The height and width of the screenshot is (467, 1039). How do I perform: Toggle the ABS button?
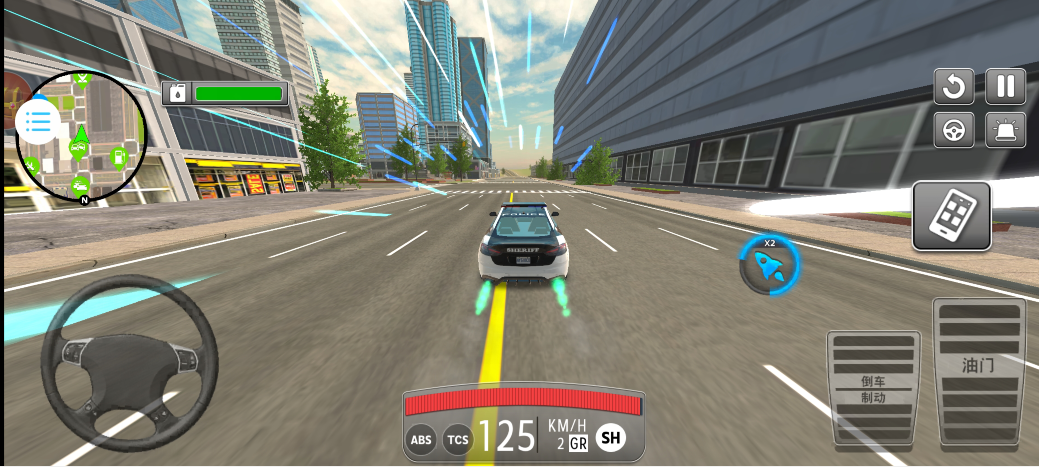(421, 439)
